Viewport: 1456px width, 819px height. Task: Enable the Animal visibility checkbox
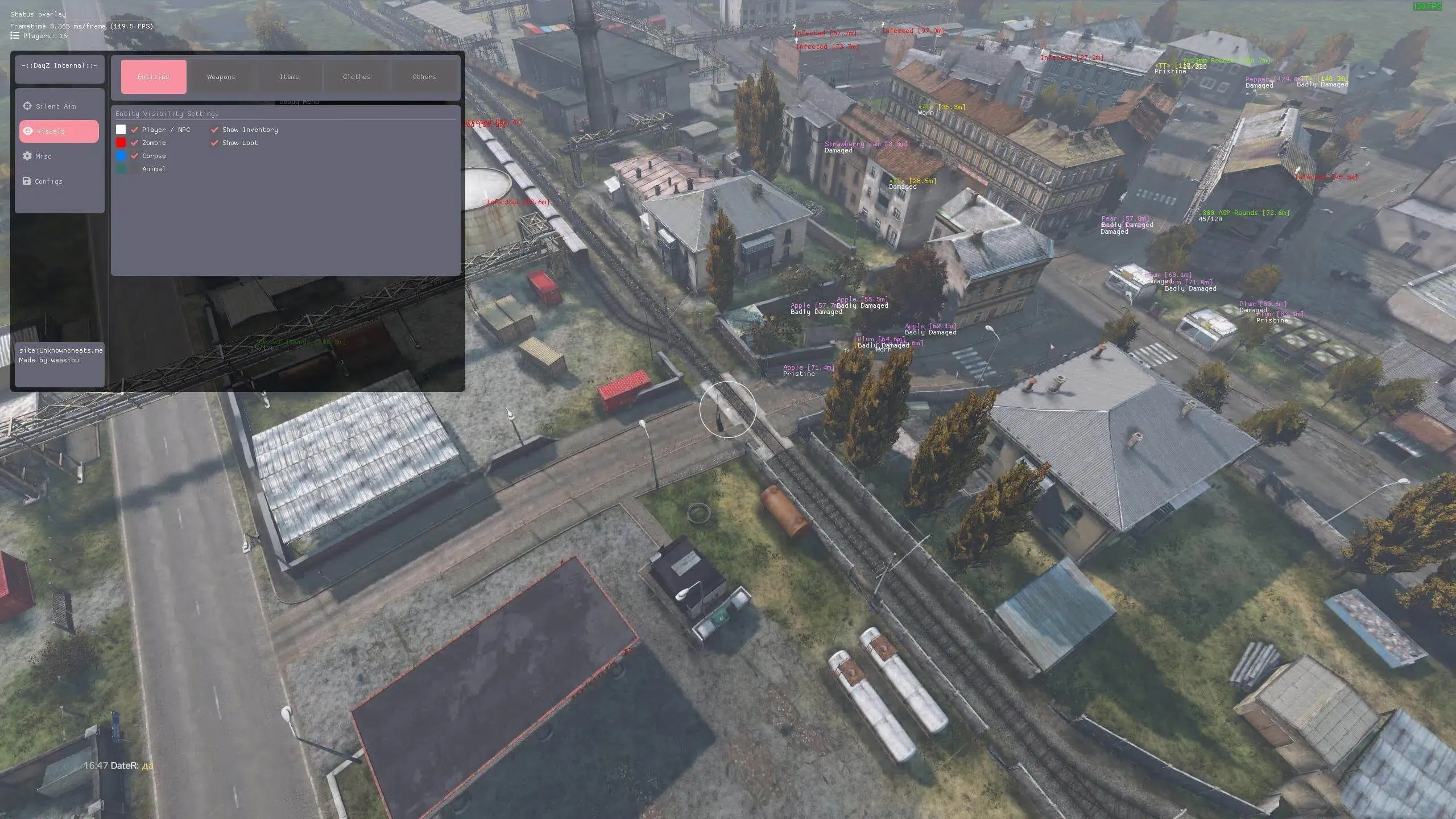(x=134, y=169)
